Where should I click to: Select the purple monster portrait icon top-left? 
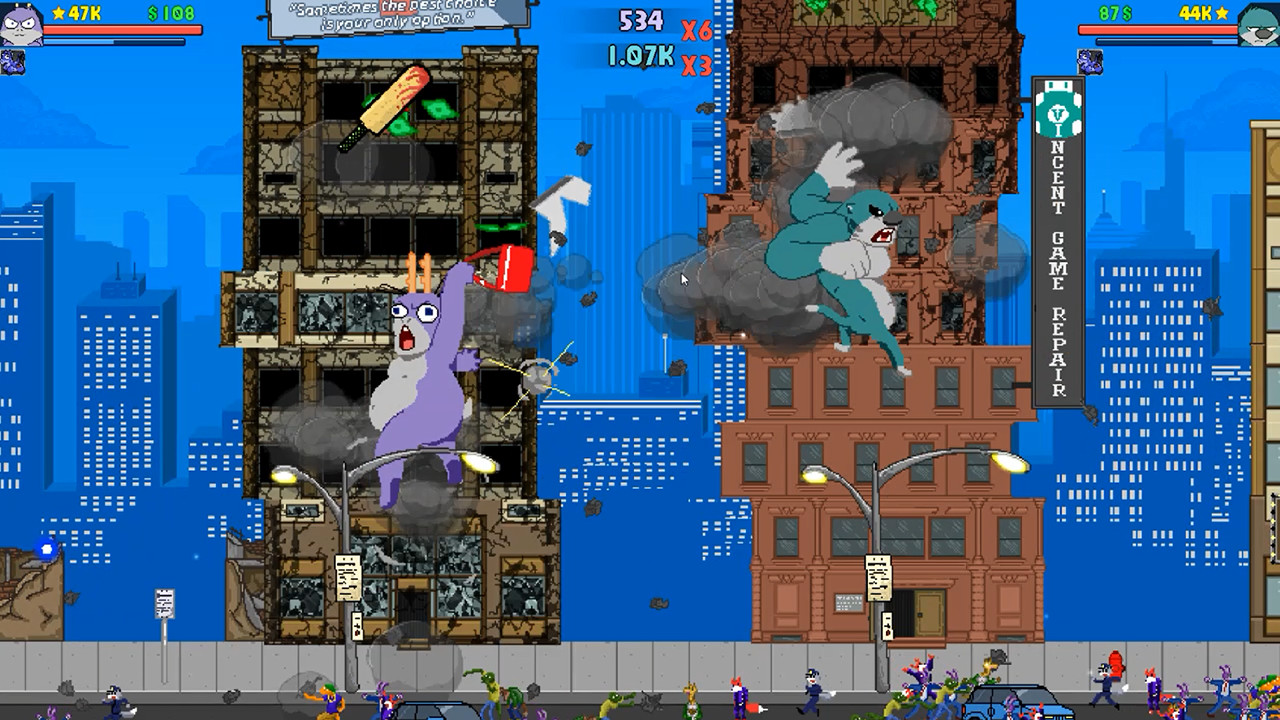(20, 22)
